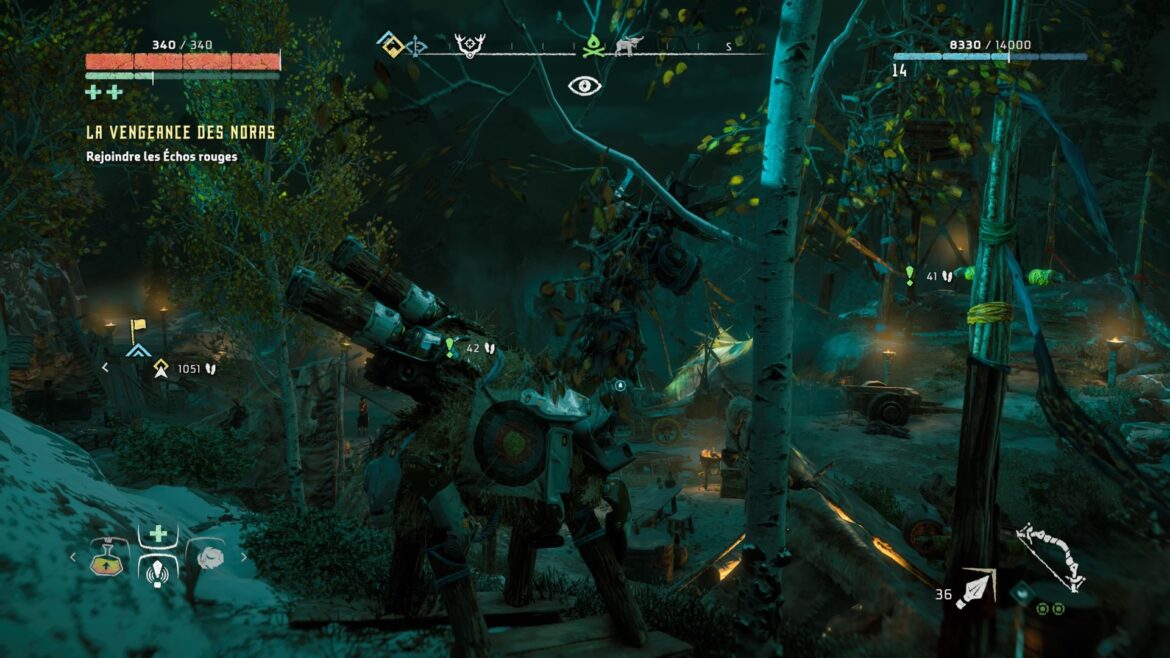Select the rock item slot
Viewport: 1170px width, 658px height.
(x=208, y=558)
